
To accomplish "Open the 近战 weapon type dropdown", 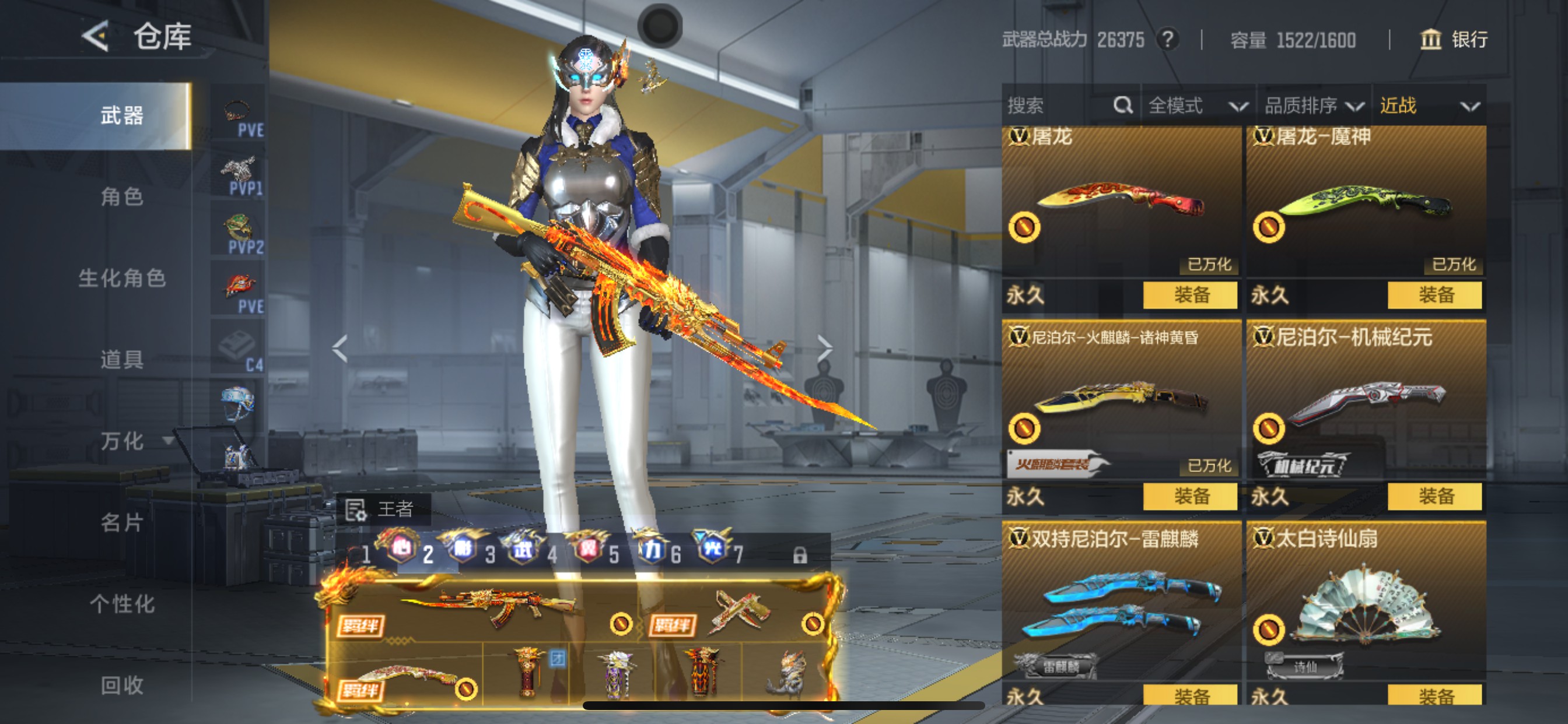I will (x=1428, y=106).
